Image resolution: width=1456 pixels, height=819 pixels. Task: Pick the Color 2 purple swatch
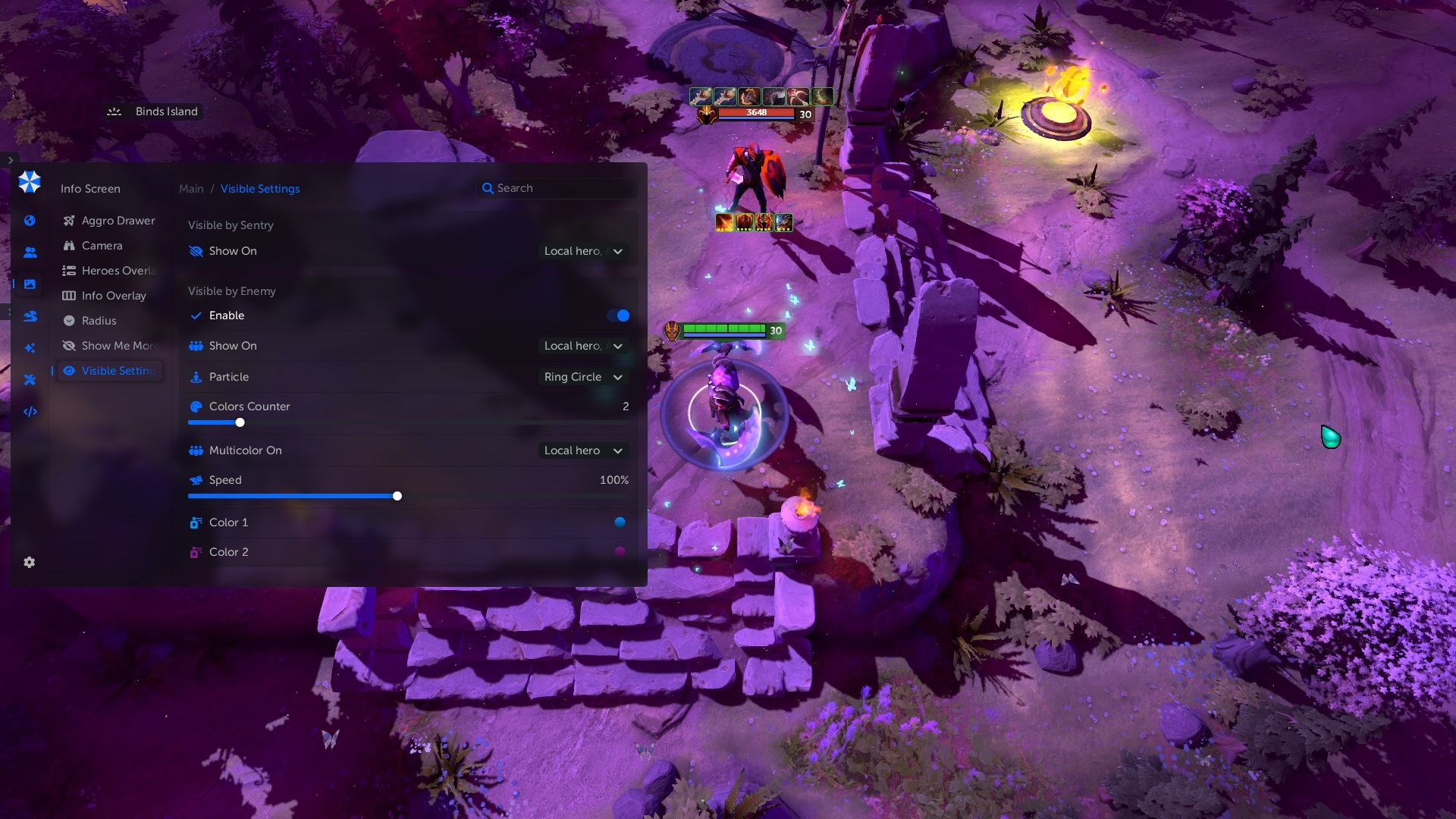pos(620,551)
